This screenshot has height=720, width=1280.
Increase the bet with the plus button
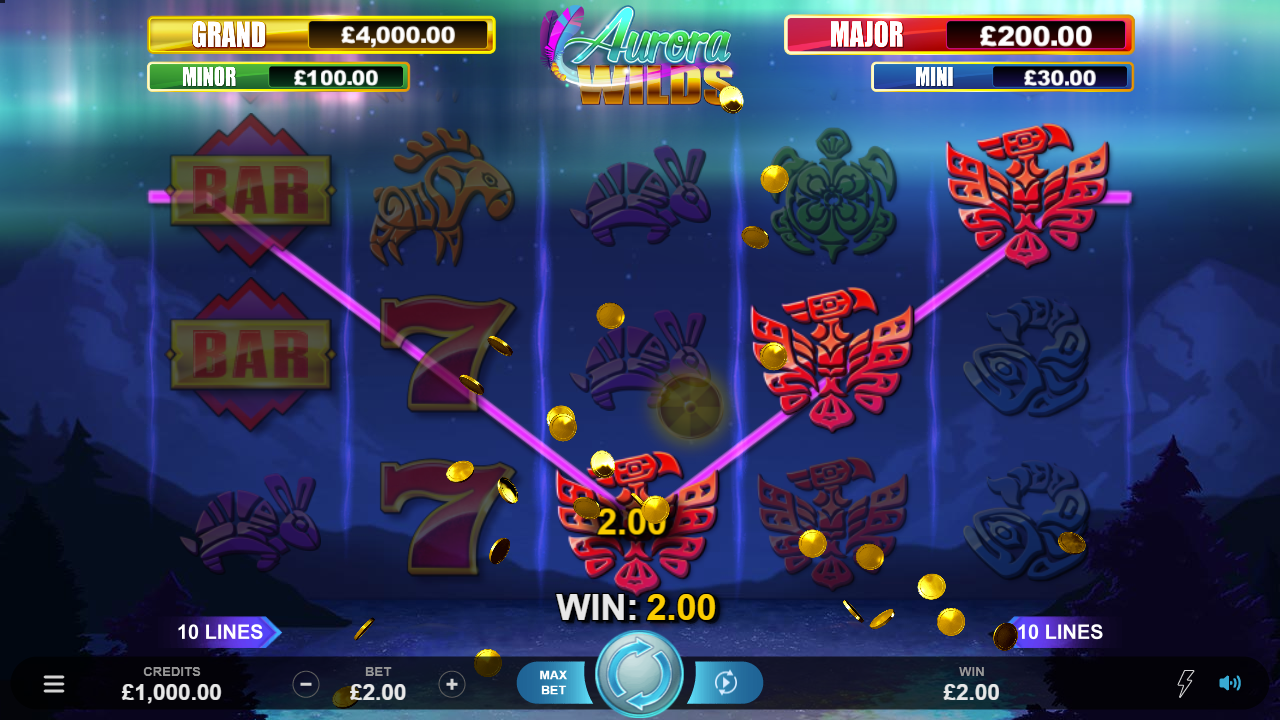pos(452,684)
